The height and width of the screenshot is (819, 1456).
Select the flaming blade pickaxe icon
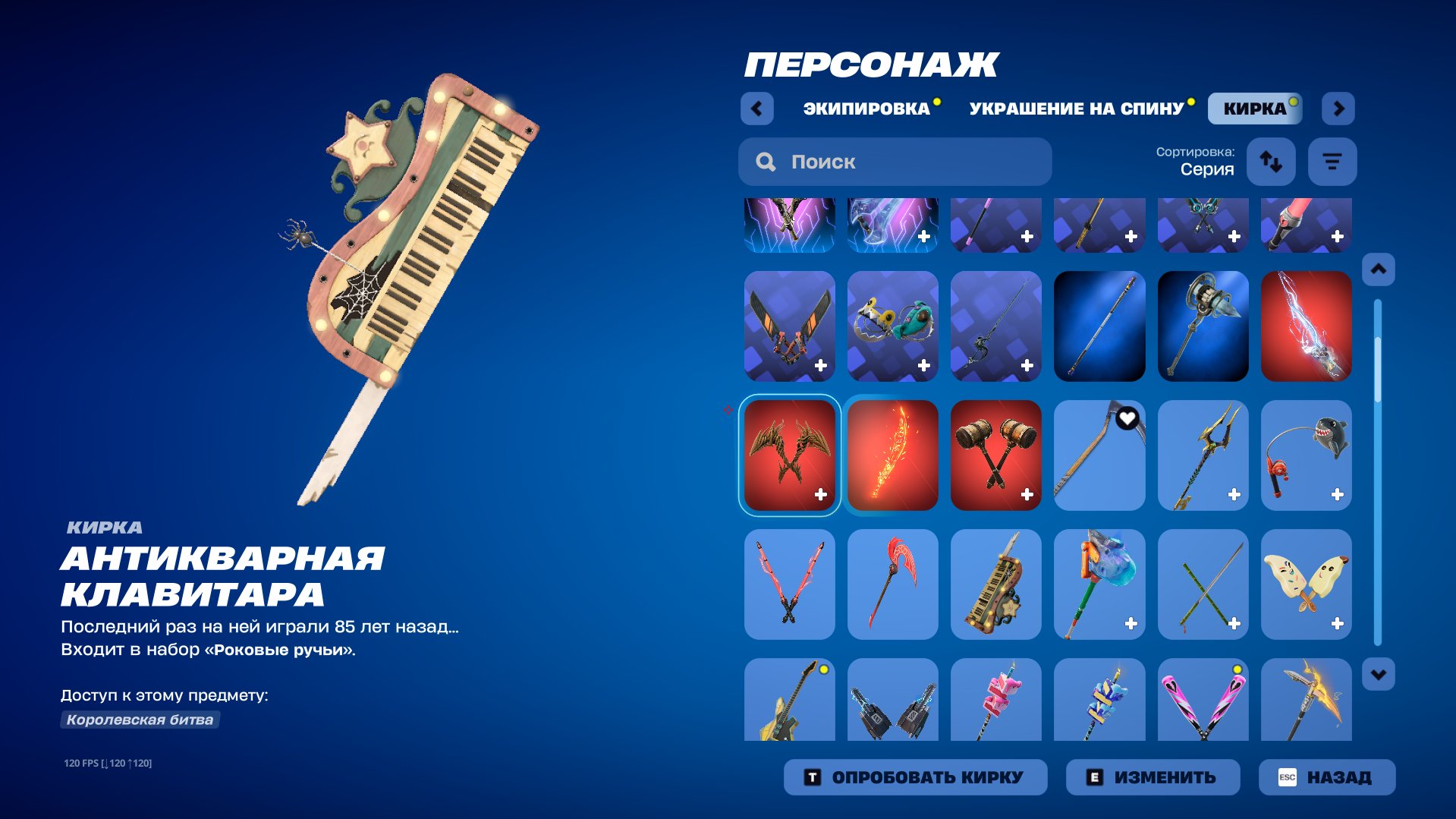tap(892, 455)
